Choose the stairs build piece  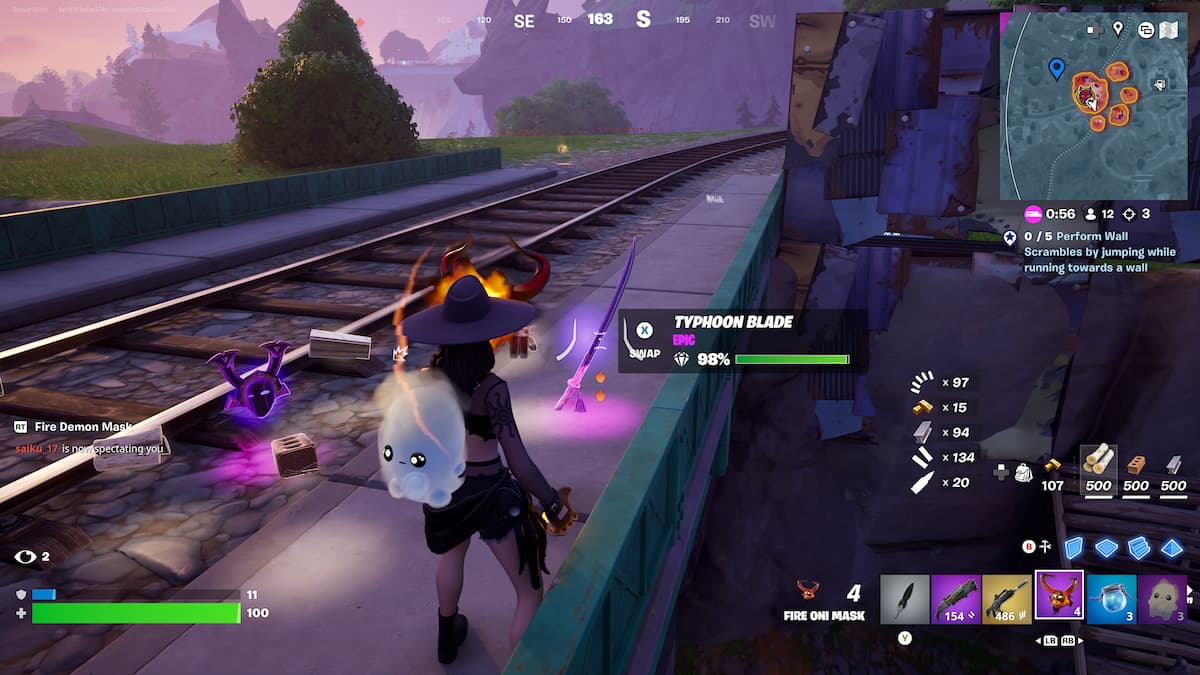point(1139,548)
